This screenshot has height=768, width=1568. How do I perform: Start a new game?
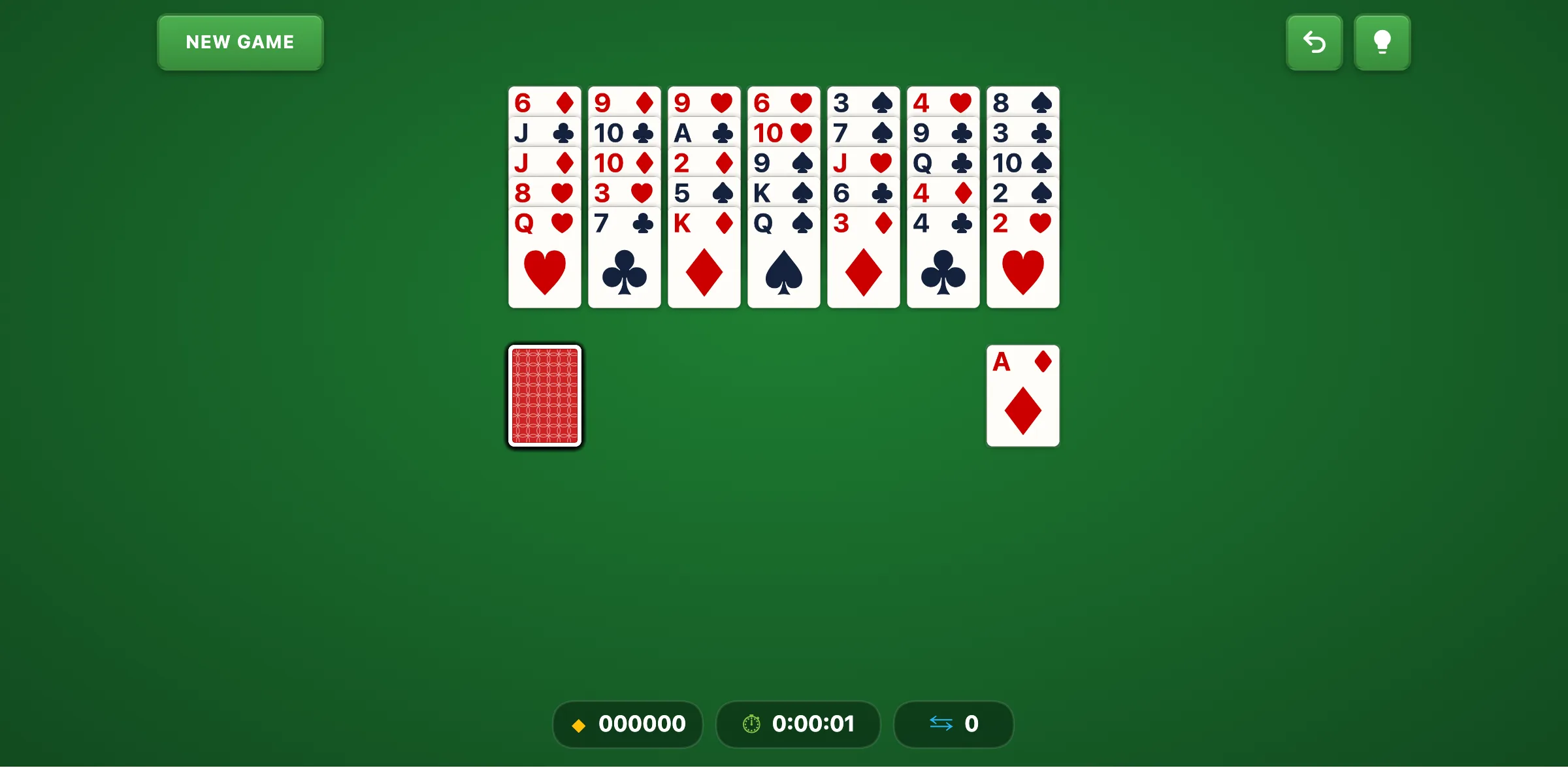pyautogui.click(x=239, y=42)
